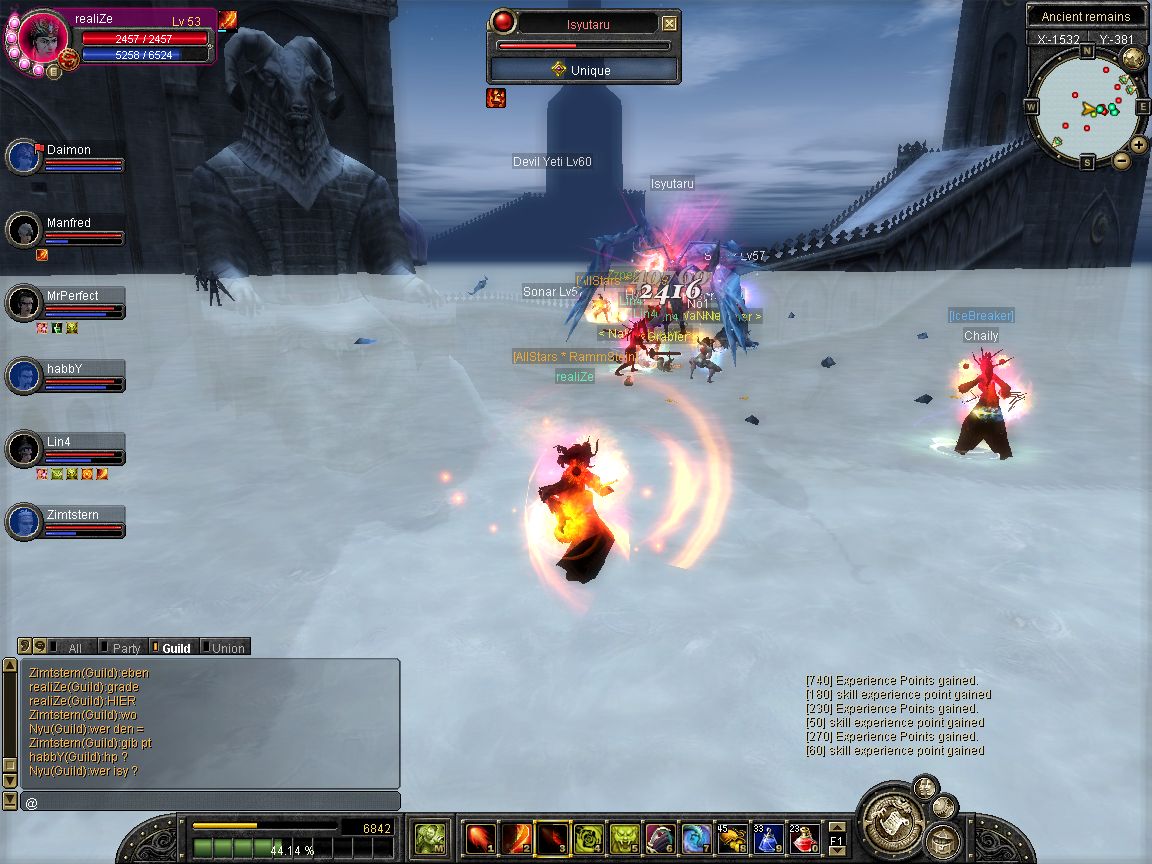Switch hotbar page with the up arrow
Image resolution: width=1152 pixels, height=864 pixels.
[x=837, y=828]
